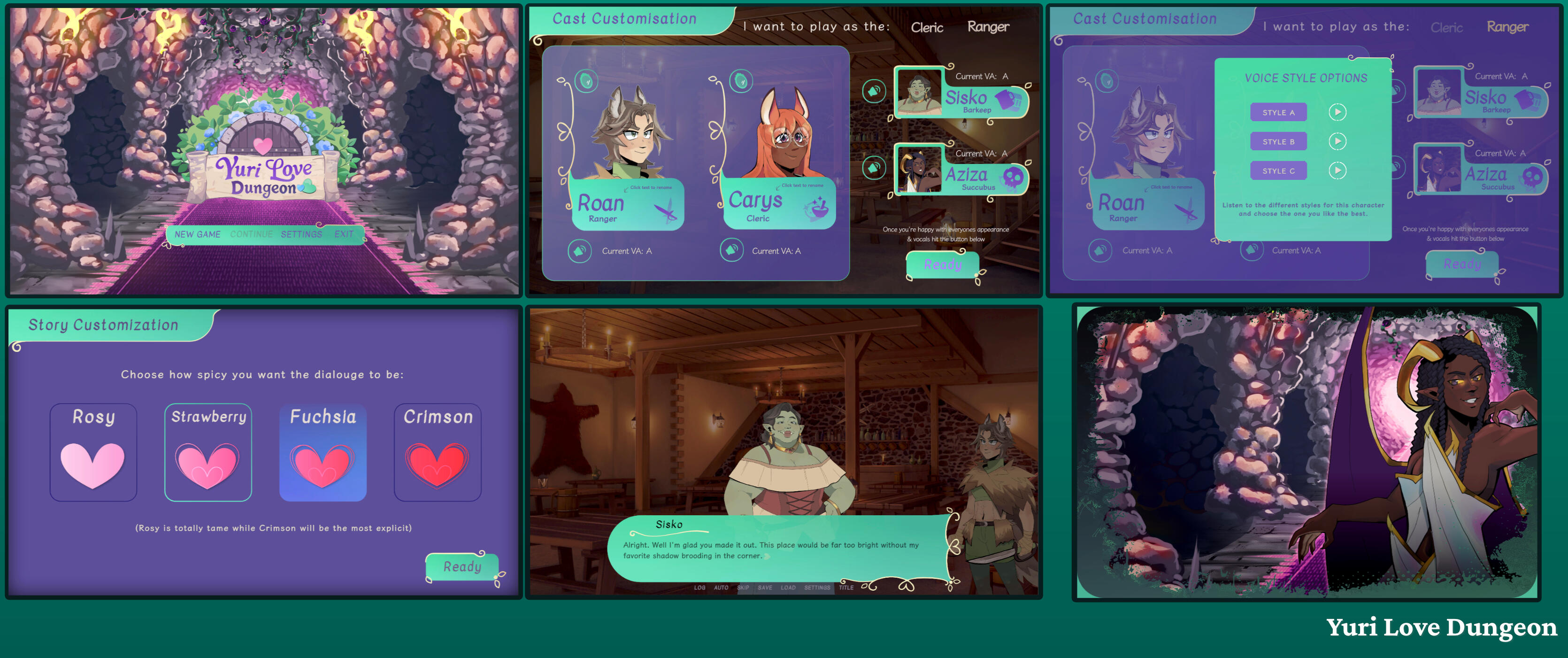Screen dimensions: 1568x658
Task: Open the dialogue Log
Action: [699, 588]
